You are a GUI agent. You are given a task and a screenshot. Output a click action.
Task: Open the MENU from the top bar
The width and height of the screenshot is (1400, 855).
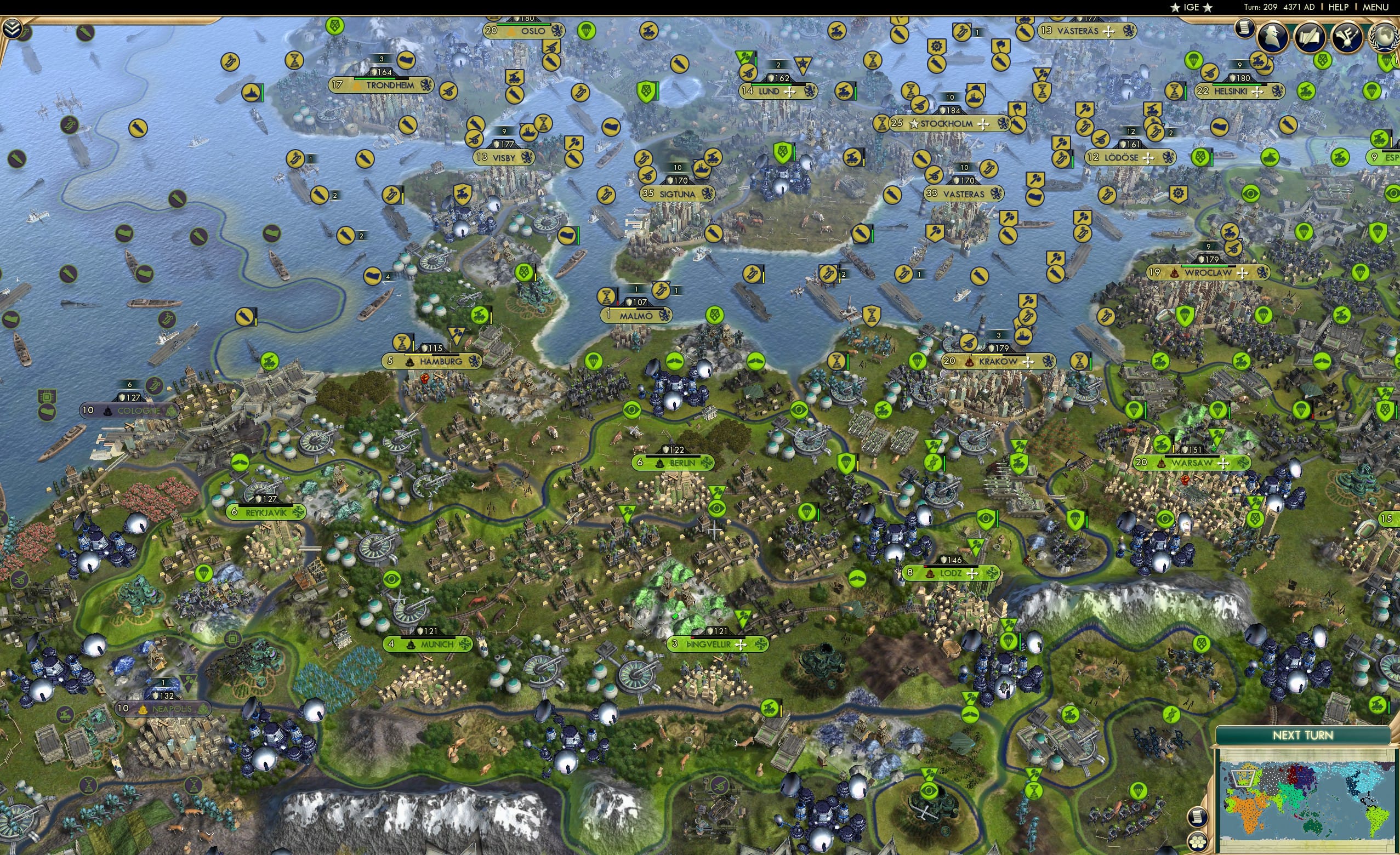1375,7
